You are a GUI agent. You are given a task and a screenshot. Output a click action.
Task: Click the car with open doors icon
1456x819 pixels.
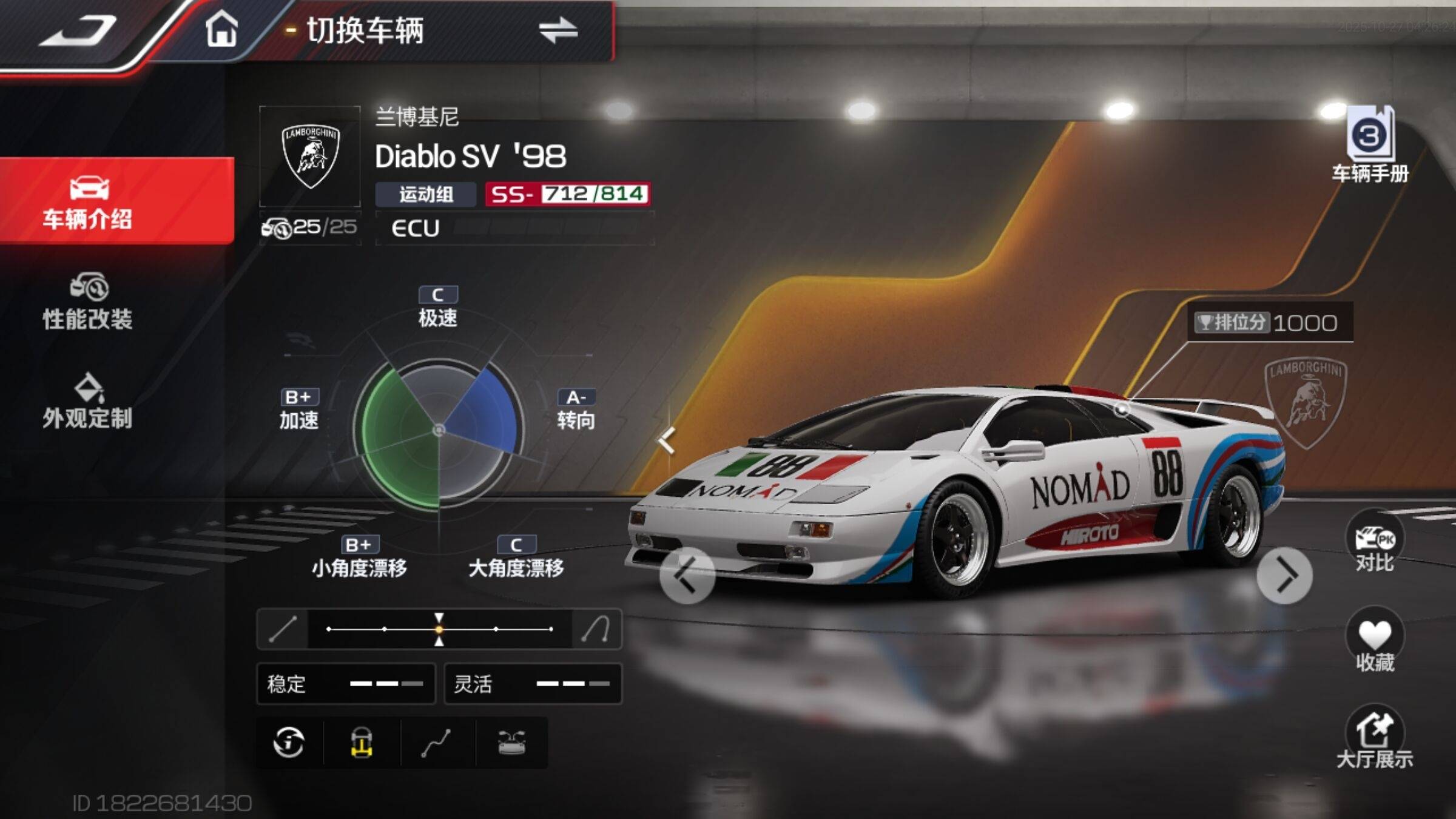511,743
